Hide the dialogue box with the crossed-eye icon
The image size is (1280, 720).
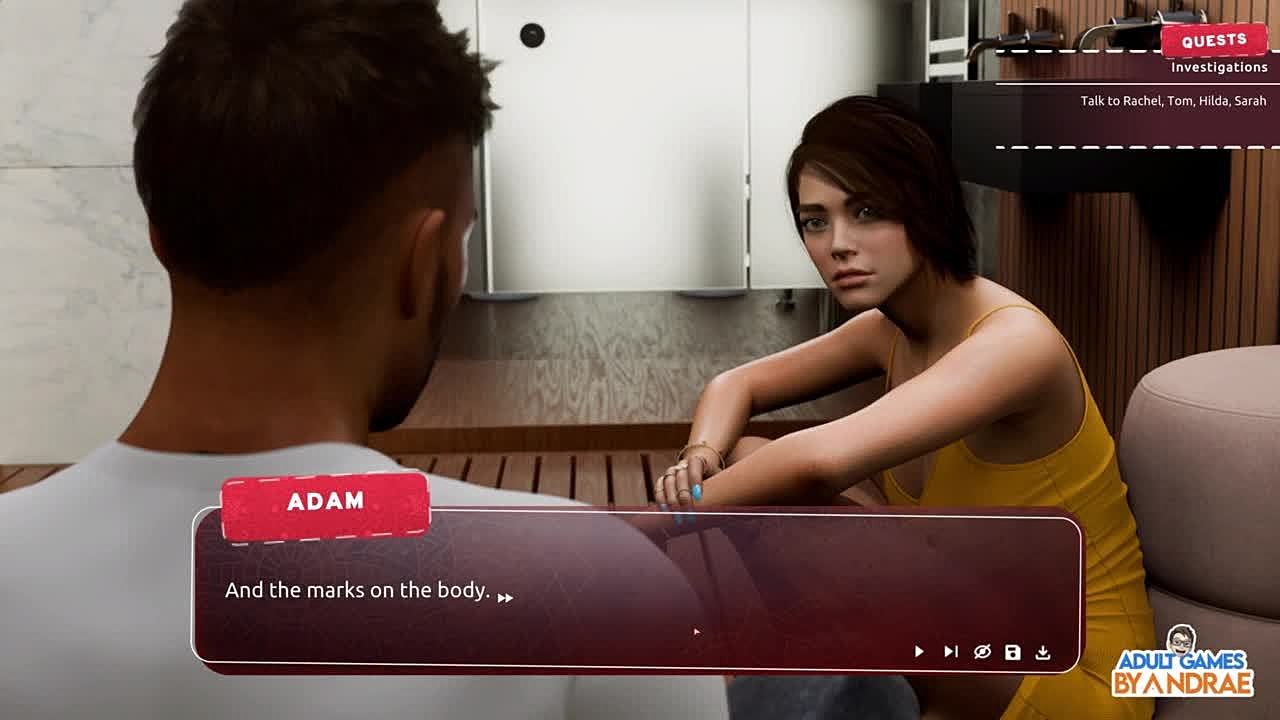pyautogui.click(x=982, y=652)
